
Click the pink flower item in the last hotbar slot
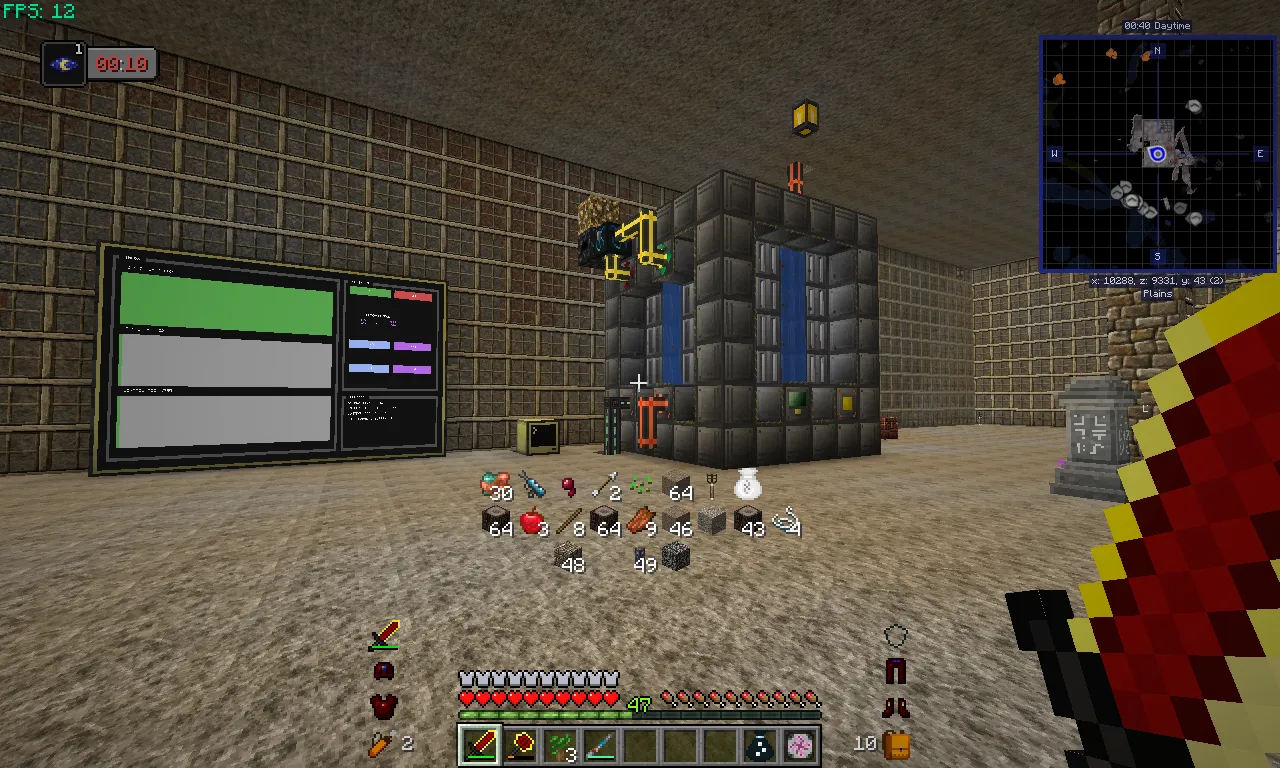[x=799, y=744]
